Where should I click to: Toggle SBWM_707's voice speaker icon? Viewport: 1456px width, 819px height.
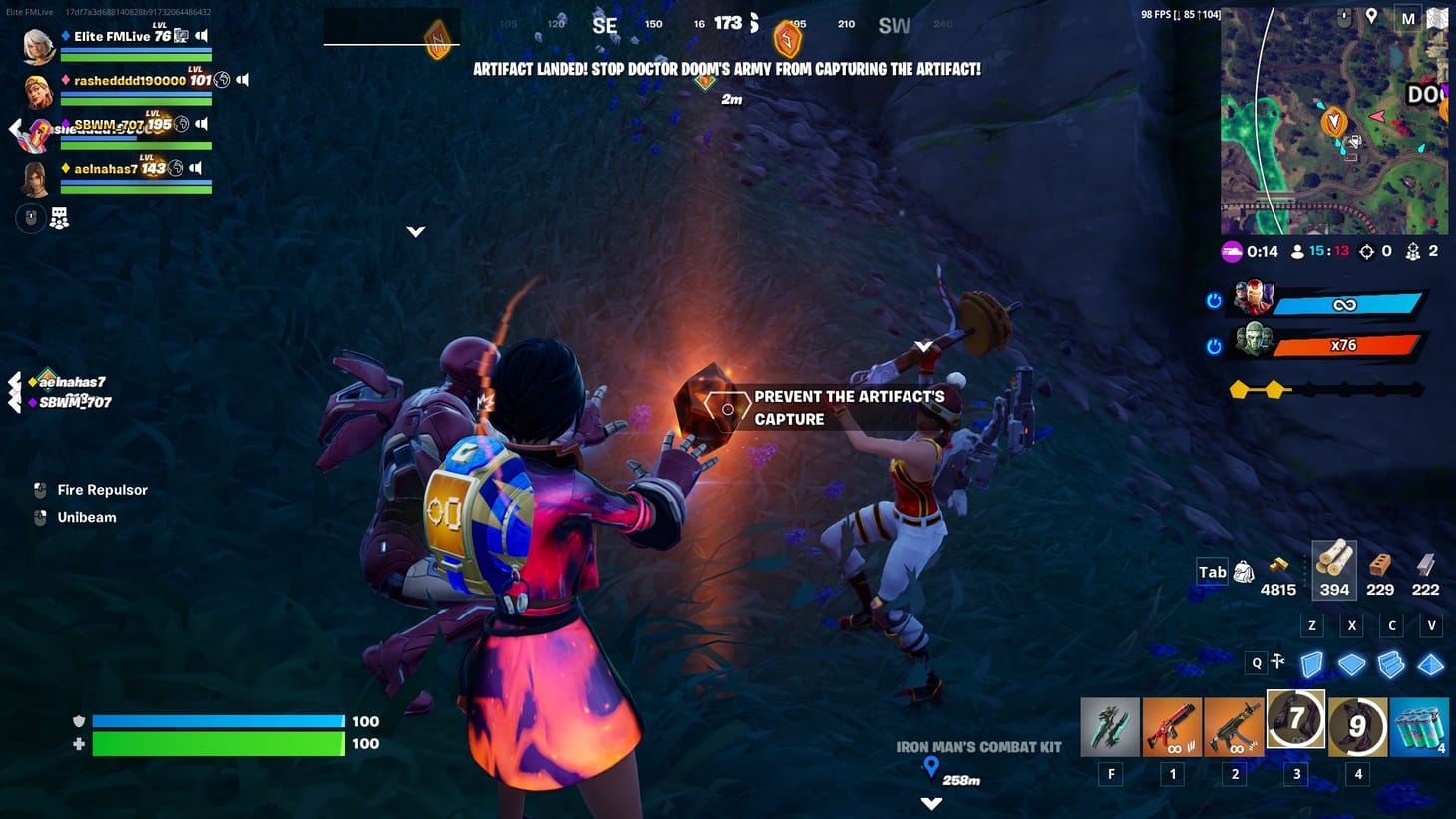204,124
